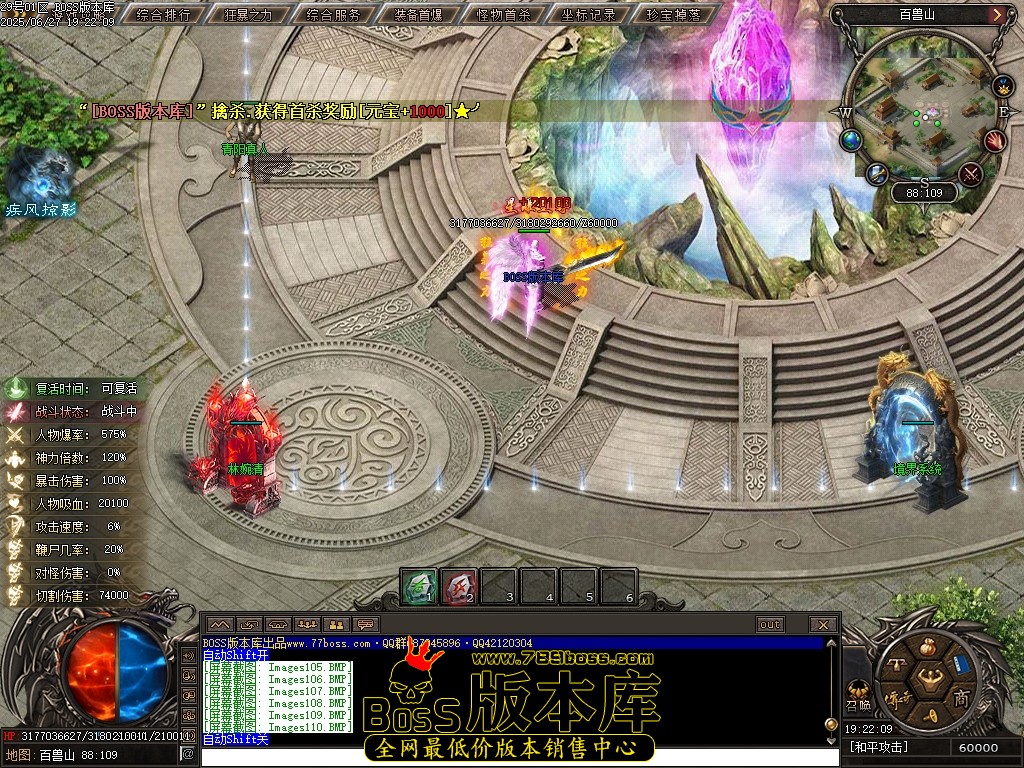This screenshot has height=768, width=1024.
Task: Open the bag from the money pouch icon
Action: point(928,645)
